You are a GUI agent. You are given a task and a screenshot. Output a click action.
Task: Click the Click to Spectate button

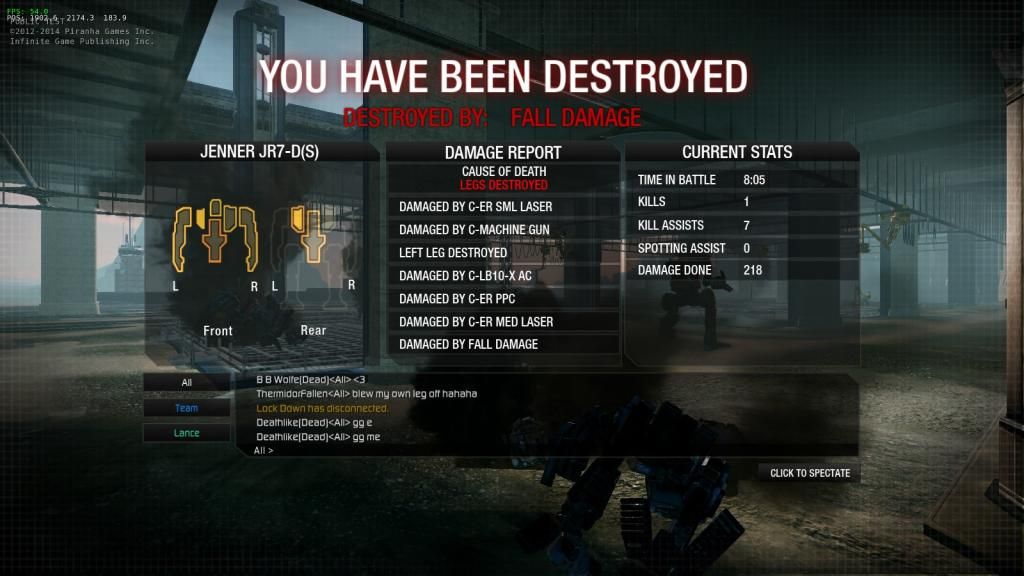coord(809,473)
